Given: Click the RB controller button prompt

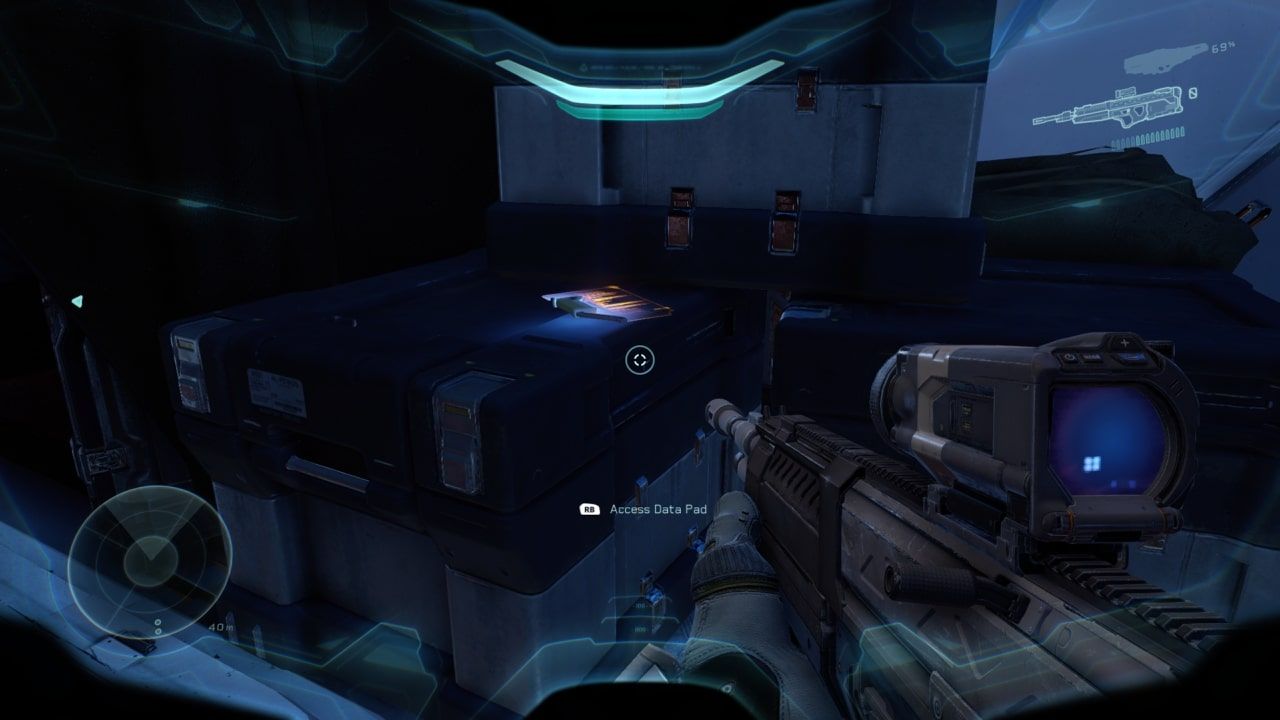Looking at the screenshot, I should point(591,509).
